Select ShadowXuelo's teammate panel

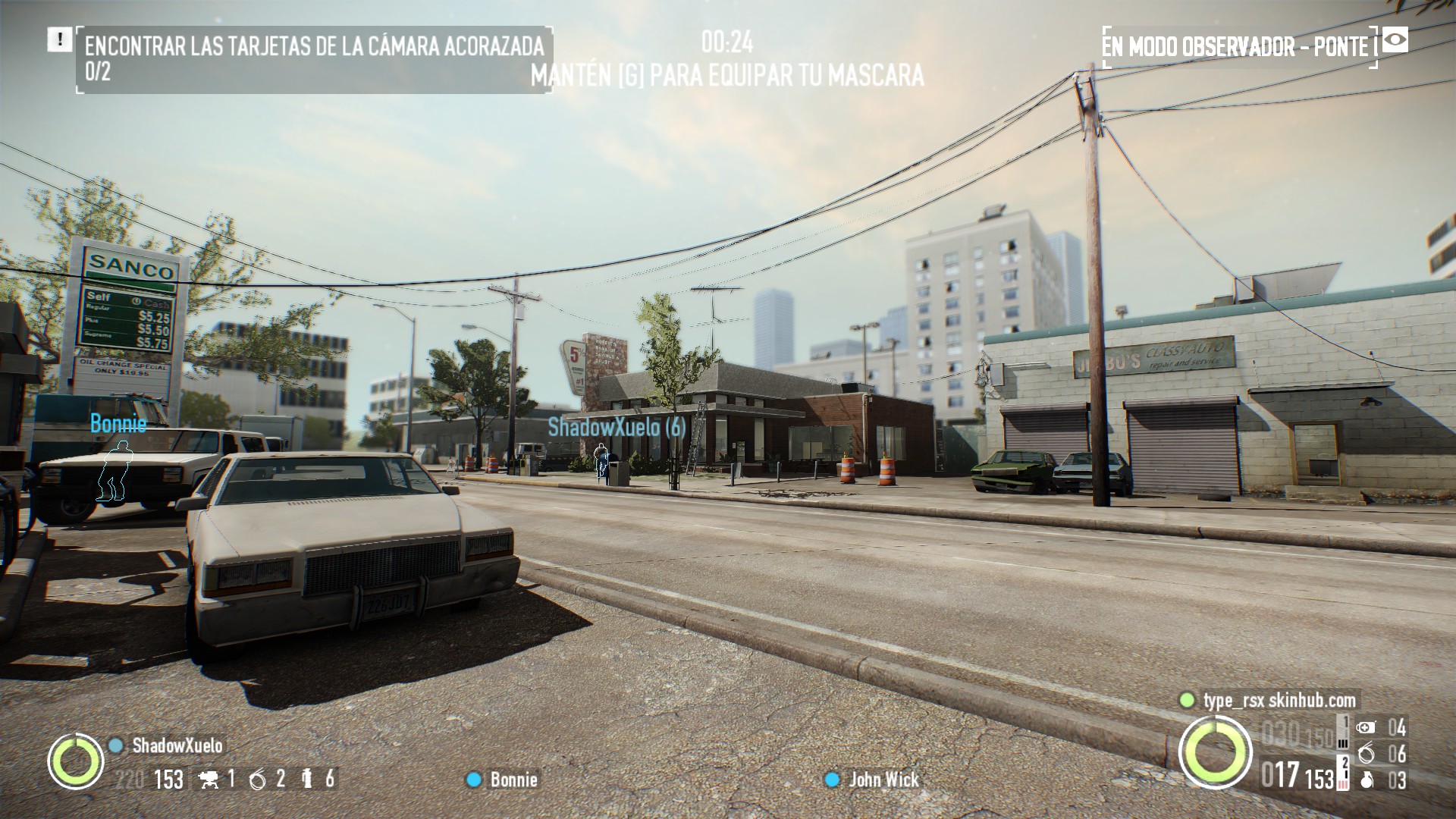point(177,745)
